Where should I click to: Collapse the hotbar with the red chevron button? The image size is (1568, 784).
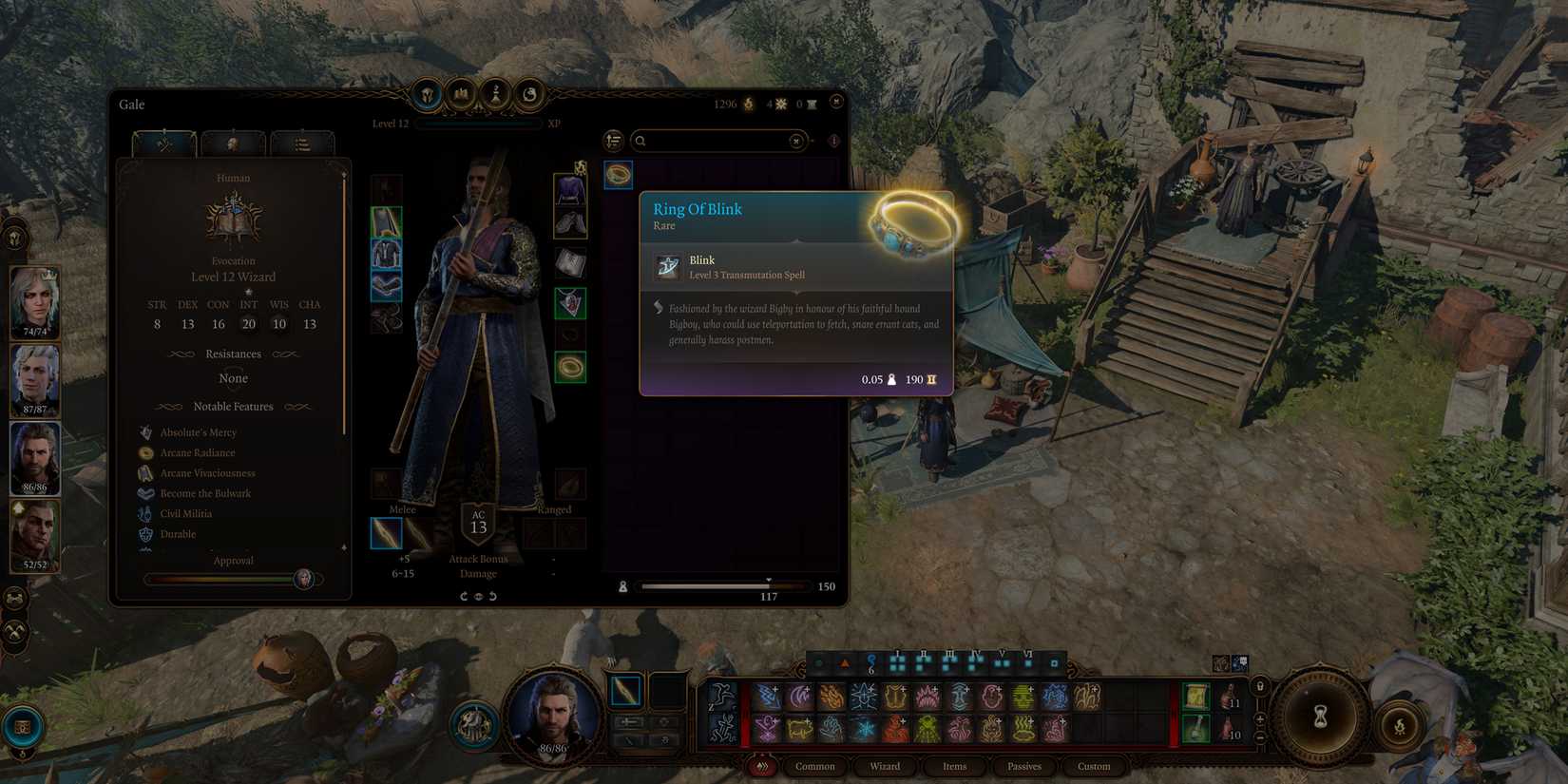pos(760,766)
